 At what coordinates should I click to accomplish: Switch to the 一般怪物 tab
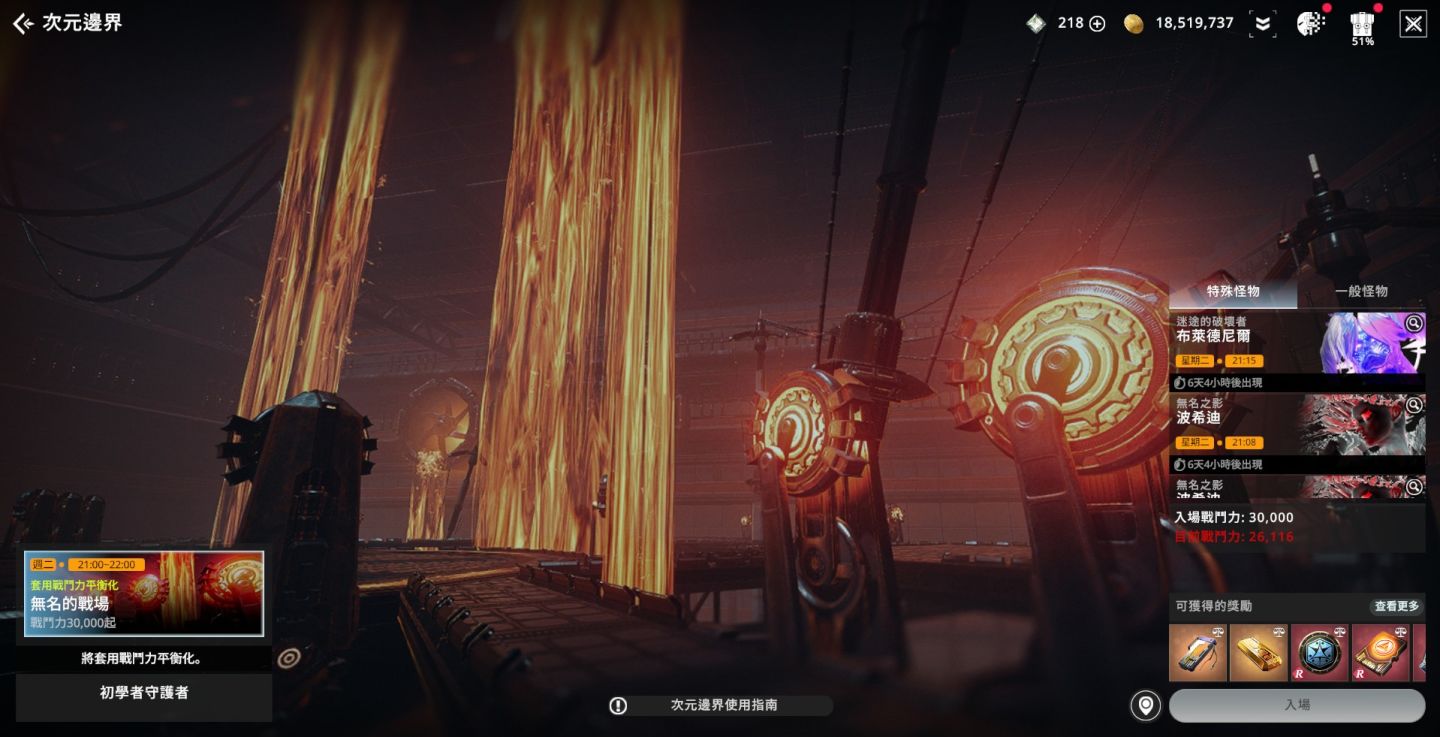1361,292
